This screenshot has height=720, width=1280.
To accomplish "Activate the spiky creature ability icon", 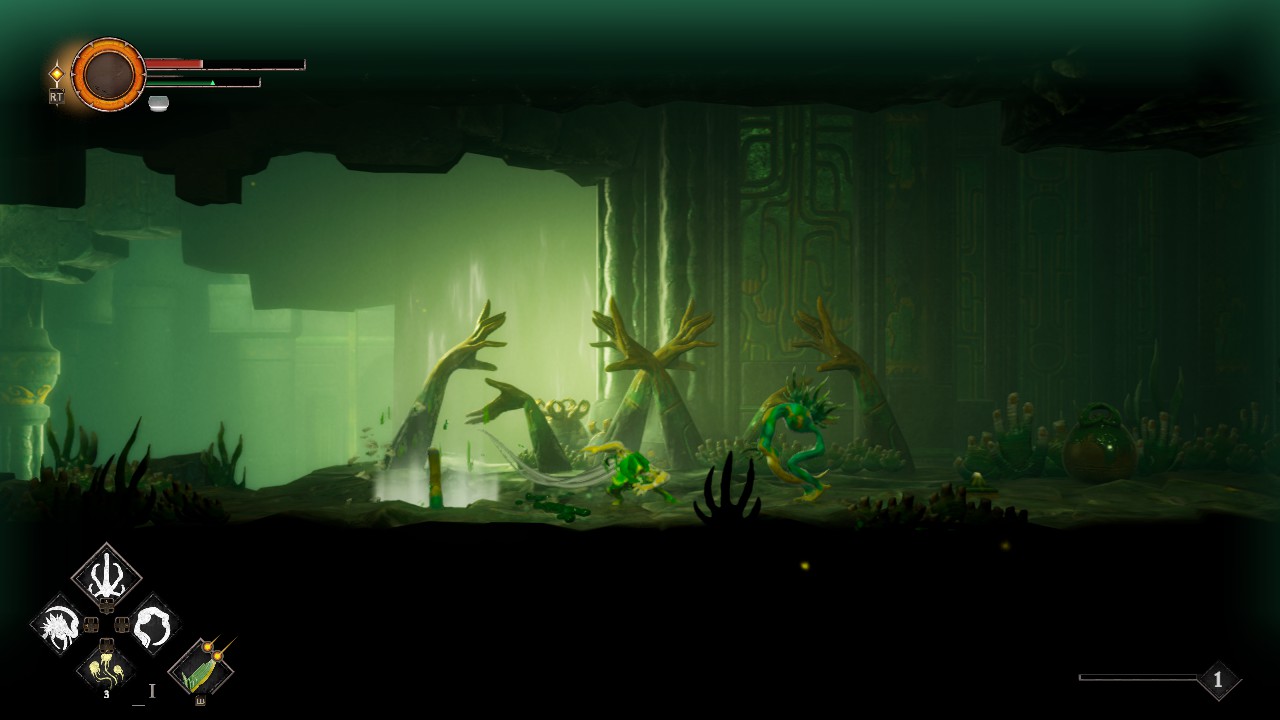I will pyautogui.click(x=59, y=625).
